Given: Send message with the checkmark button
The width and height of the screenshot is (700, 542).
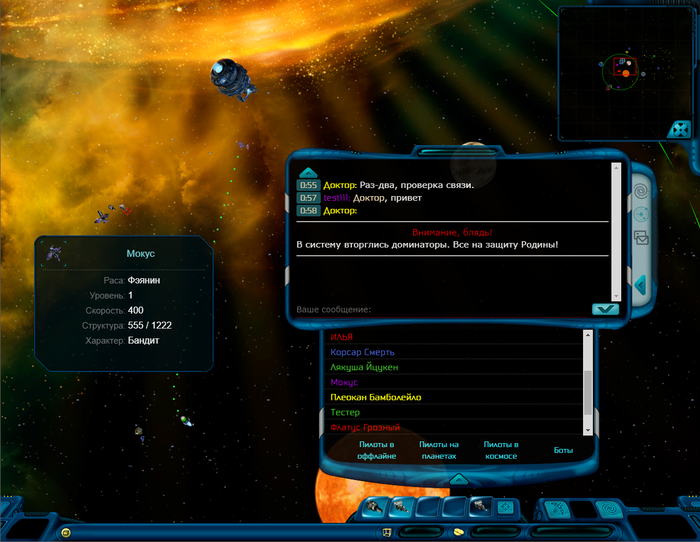Looking at the screenshot, I should tap(604, 309).
